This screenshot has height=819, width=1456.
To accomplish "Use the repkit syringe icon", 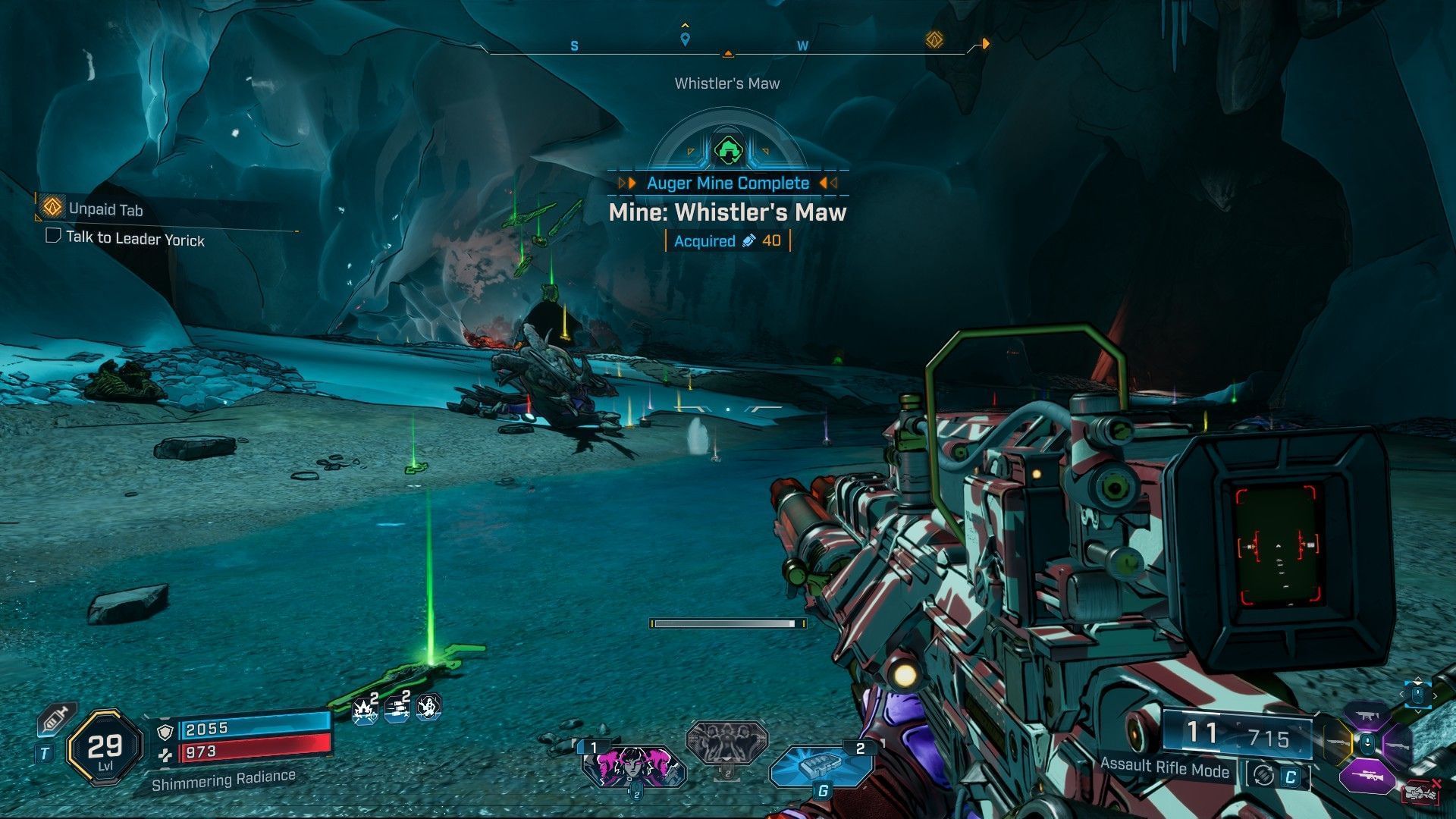I will click(x=57, y=717).
